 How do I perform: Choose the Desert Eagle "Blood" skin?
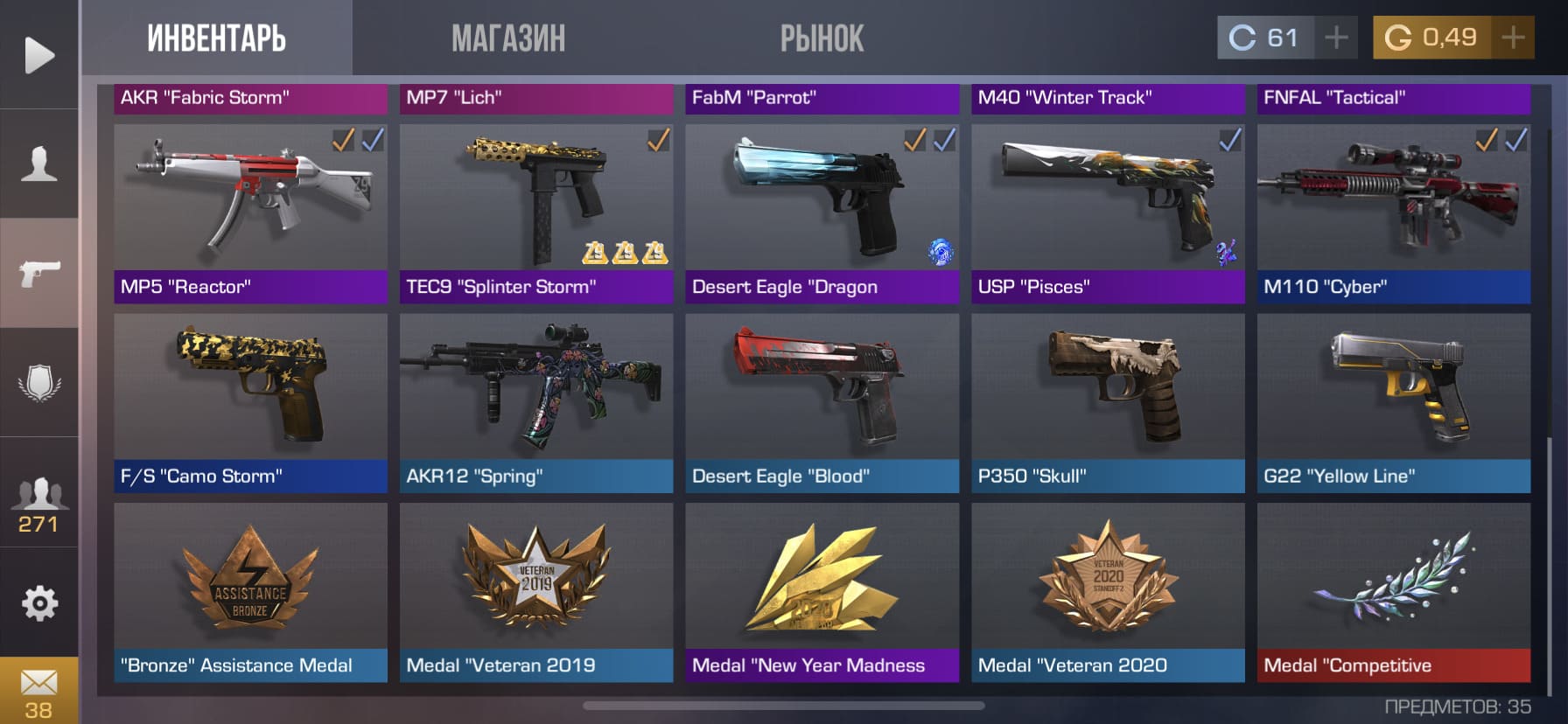(822, 403)
